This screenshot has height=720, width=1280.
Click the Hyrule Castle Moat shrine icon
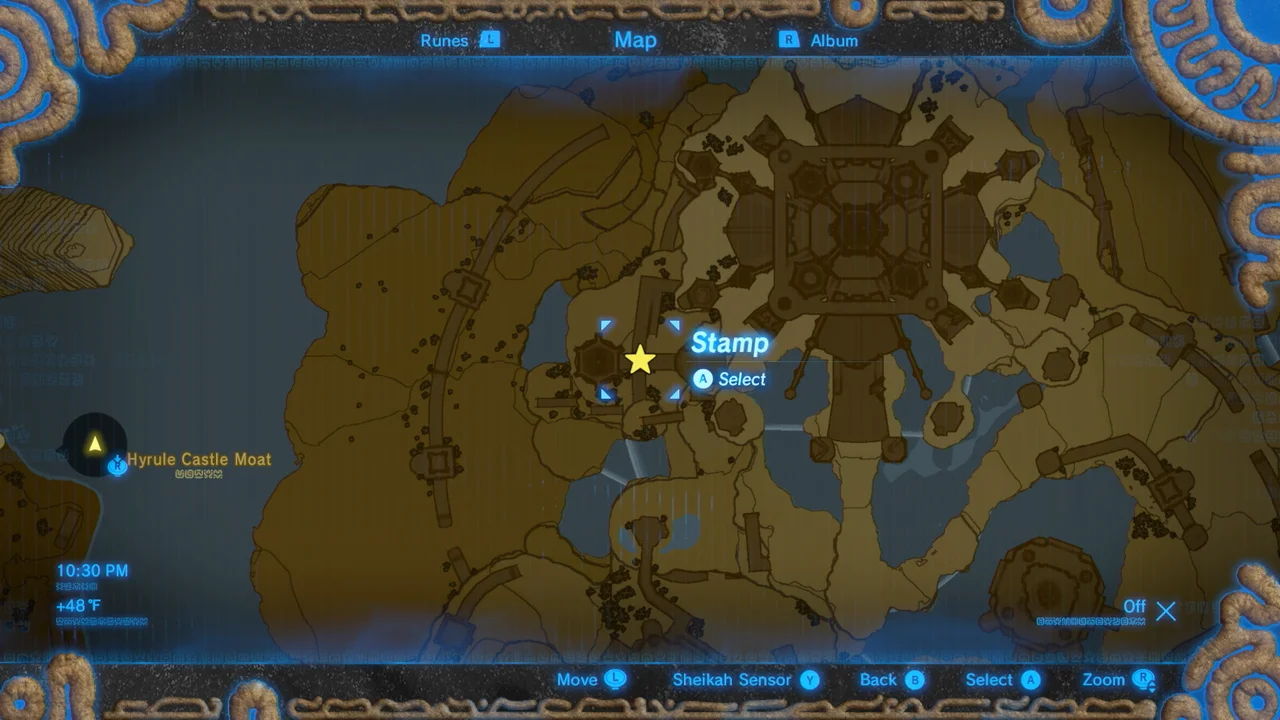[x=117, y=464]
